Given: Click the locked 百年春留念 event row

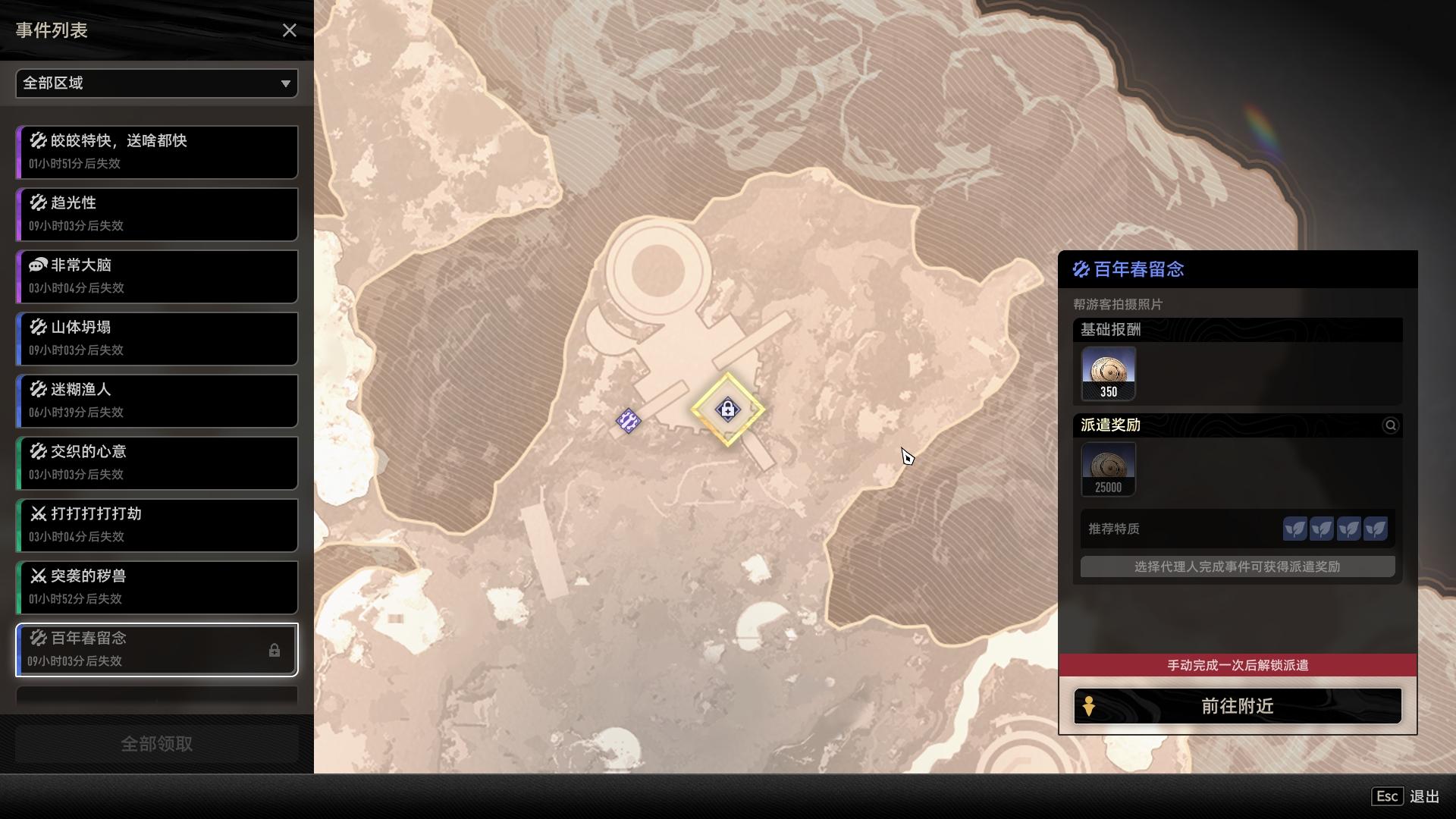Looking at the screenshot, I should (x=157, y=649).
